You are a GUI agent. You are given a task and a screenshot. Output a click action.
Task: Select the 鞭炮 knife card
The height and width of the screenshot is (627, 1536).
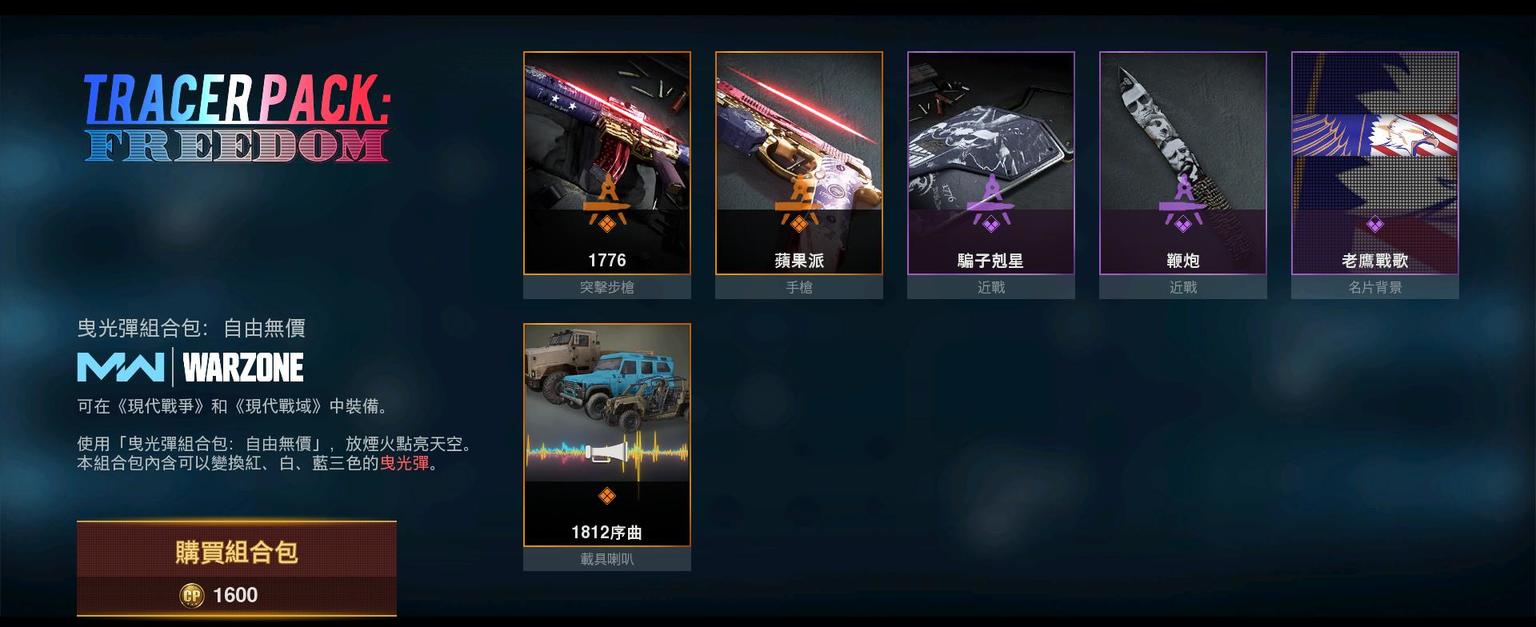(1183, 163)
